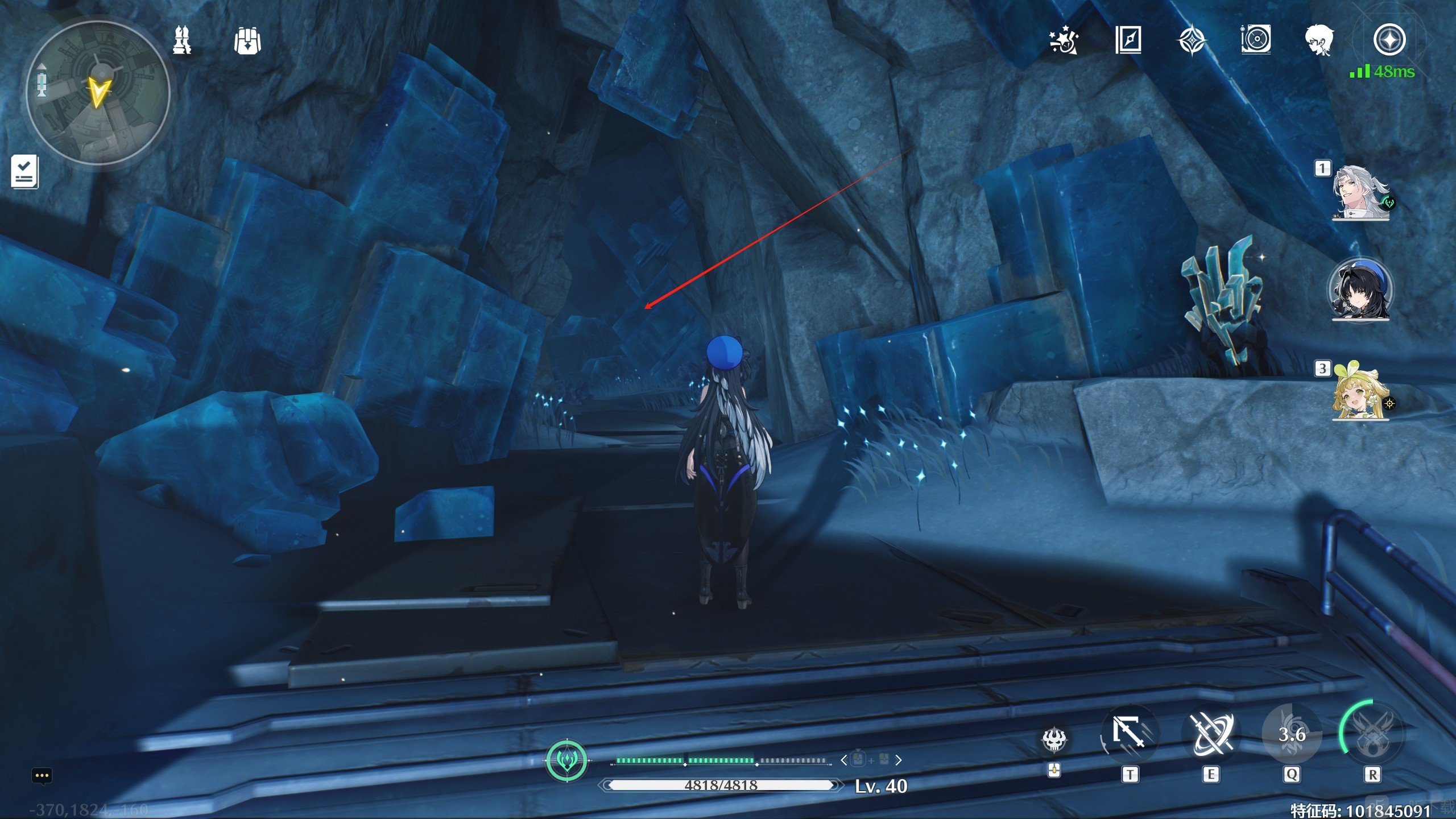This screenshot has height=819, width=1456.
Task: Open the quest checklist icon
Action: (24, 171)
